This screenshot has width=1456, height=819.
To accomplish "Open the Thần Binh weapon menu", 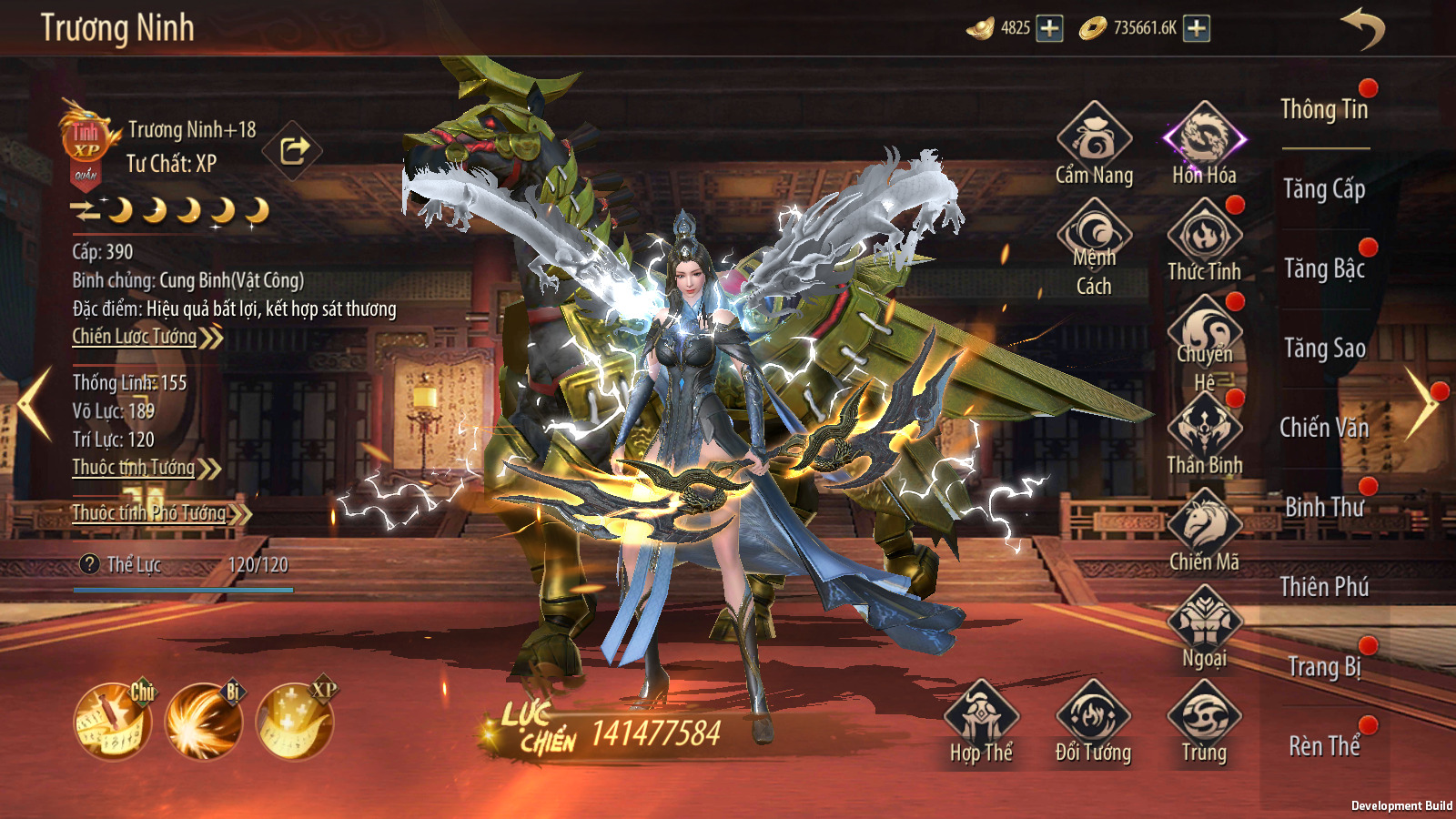I will point(1204,435).
